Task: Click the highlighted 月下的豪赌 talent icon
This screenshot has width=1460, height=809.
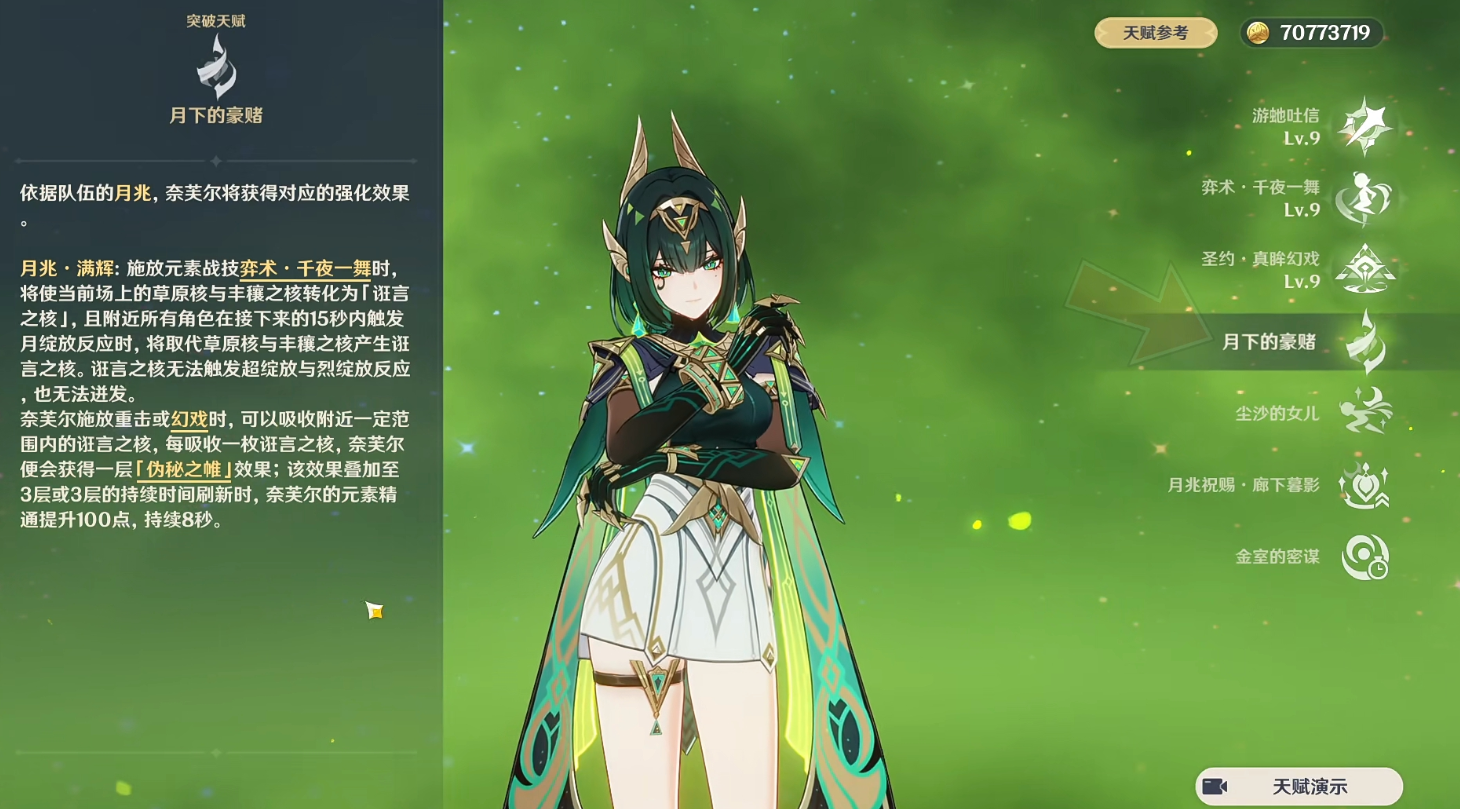Action: point(1367,340)
